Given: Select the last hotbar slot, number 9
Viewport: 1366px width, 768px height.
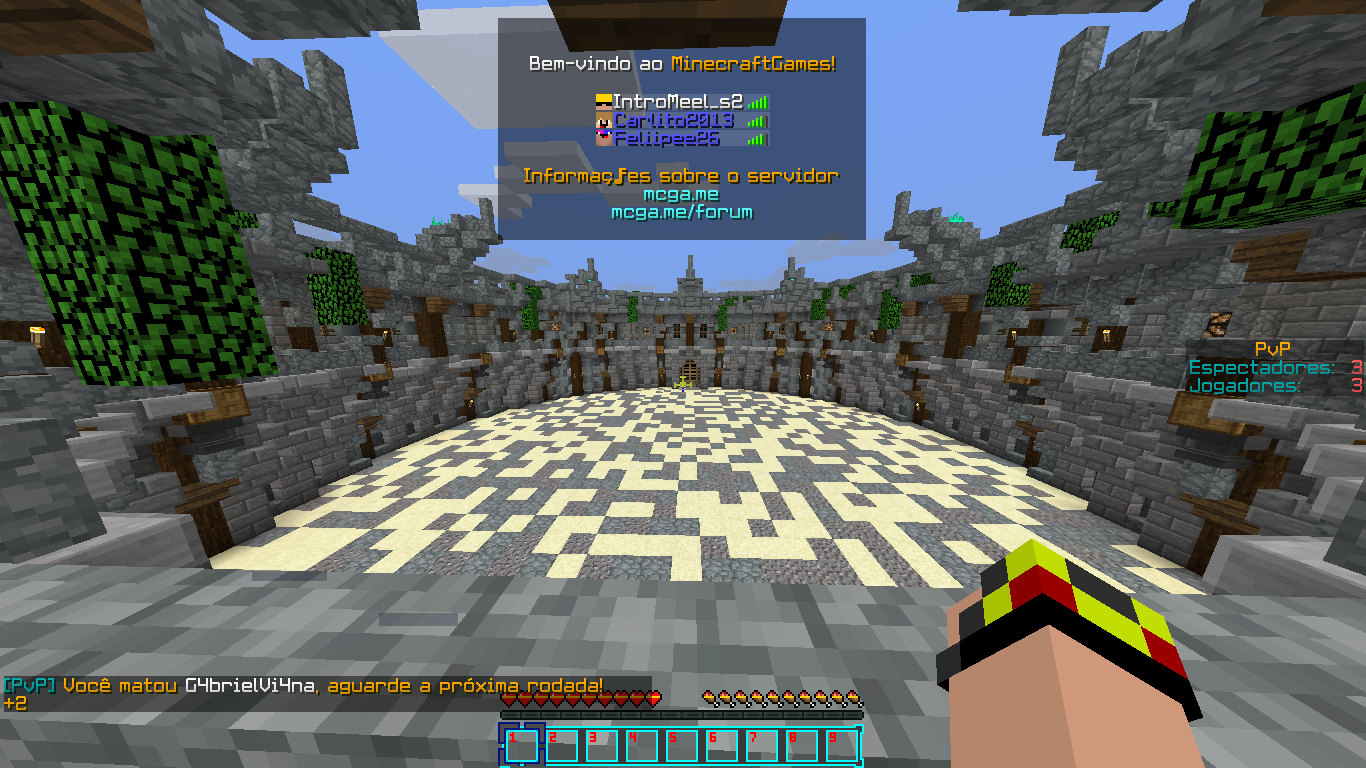Looking at the screenshot, I should click(x=841, y=746).
